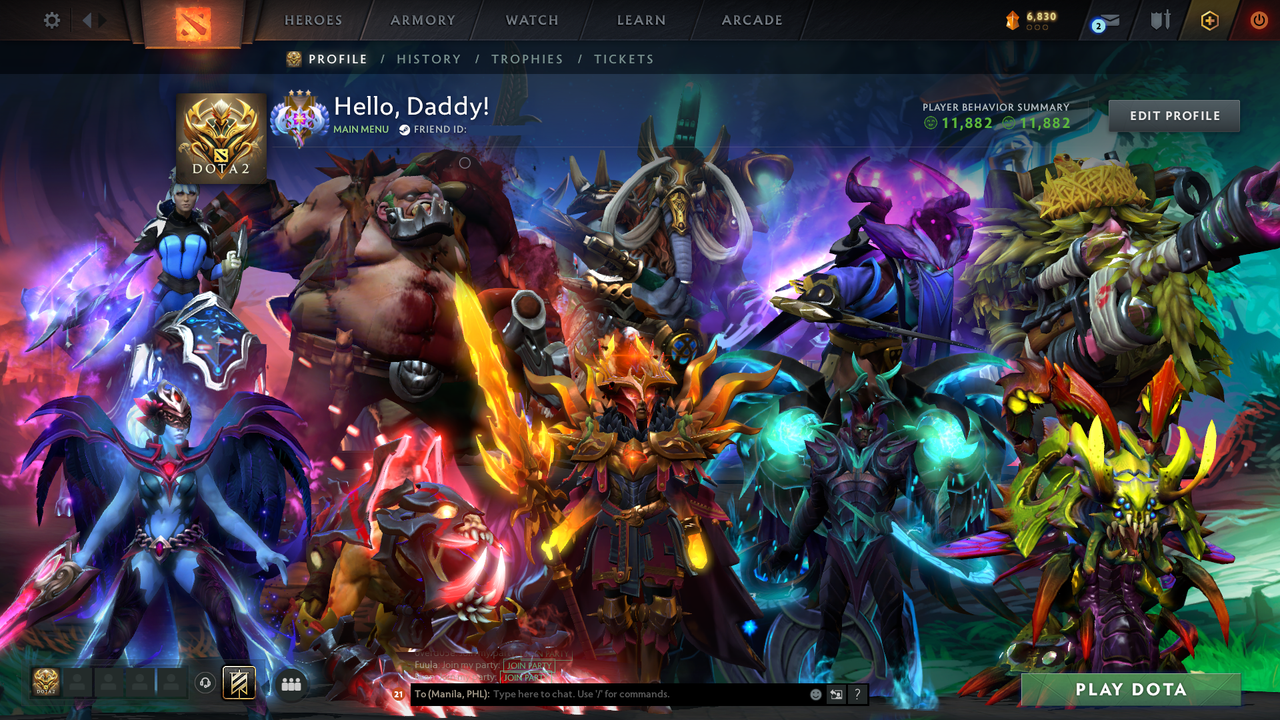The image size is (1280, 720).
Task: Switch to the HISTORY tab
Action: [x=429, y=59]
